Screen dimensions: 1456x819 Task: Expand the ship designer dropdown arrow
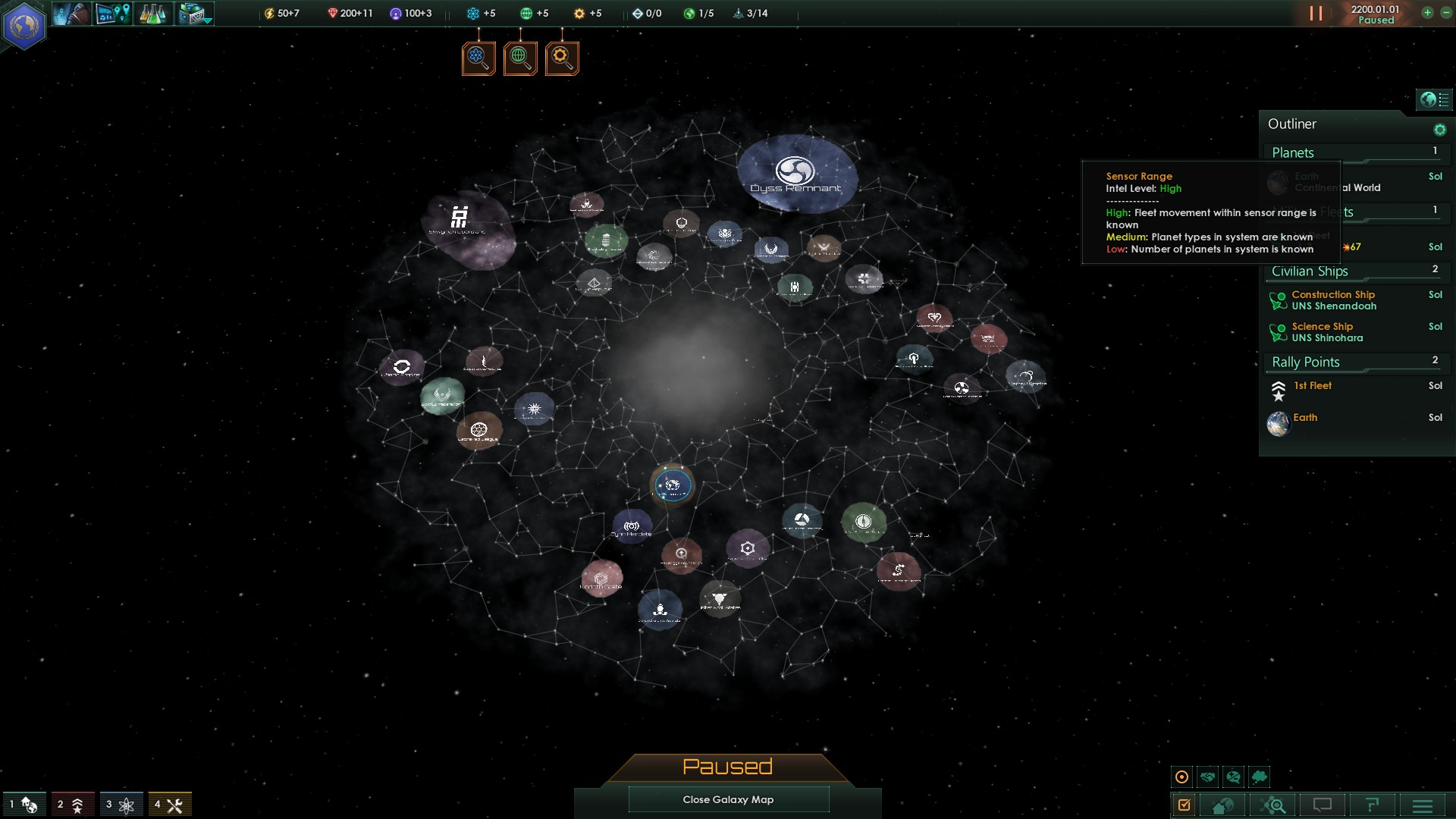pyautogui.click(x=206, y=20)
